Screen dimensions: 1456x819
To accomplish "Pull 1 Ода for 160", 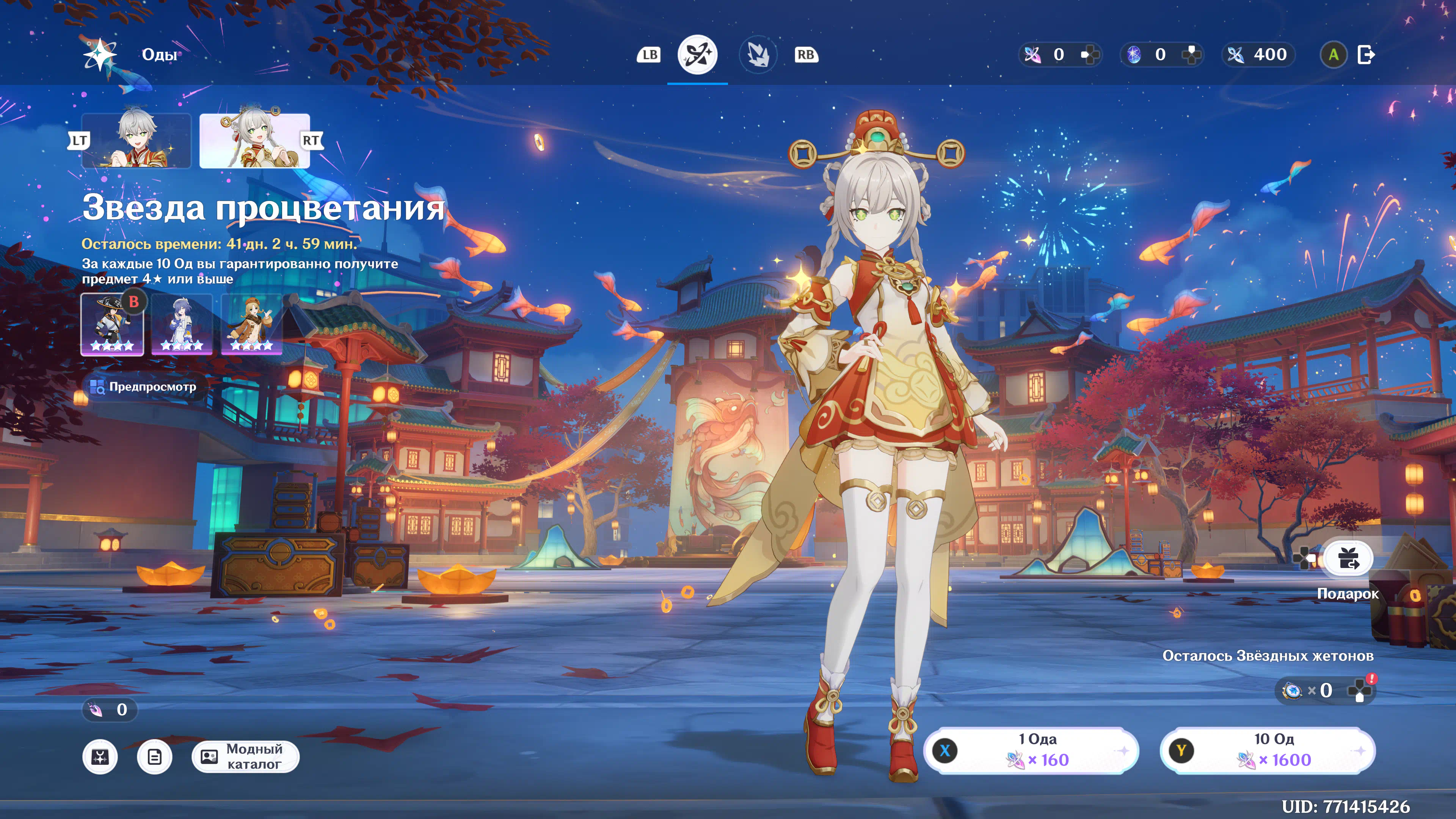I will (x=1031, y=751).
